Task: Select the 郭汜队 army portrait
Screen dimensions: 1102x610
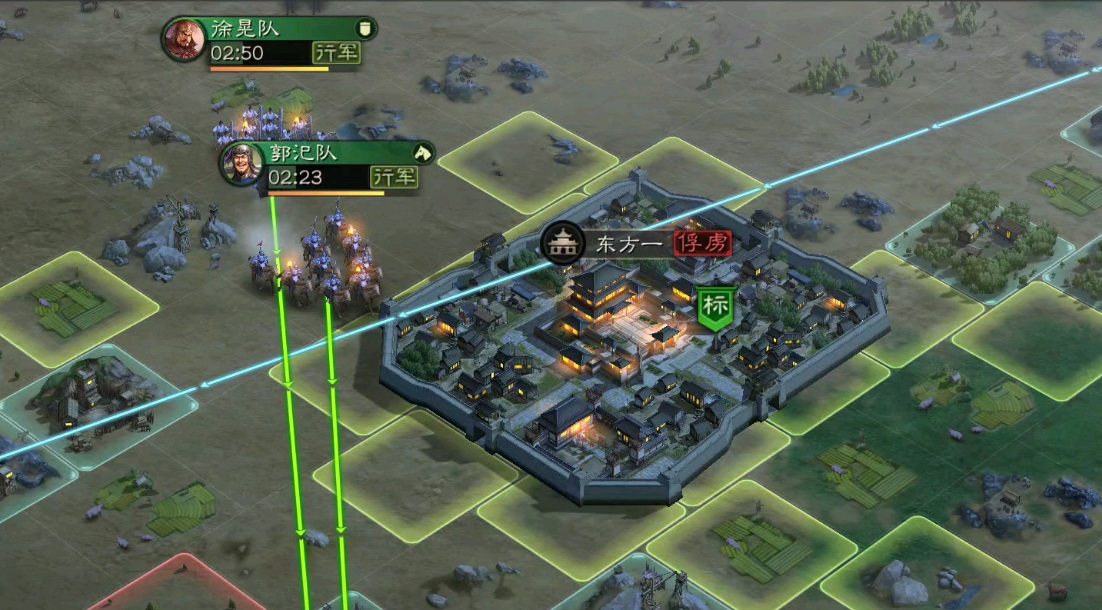Action: (242, 164)
